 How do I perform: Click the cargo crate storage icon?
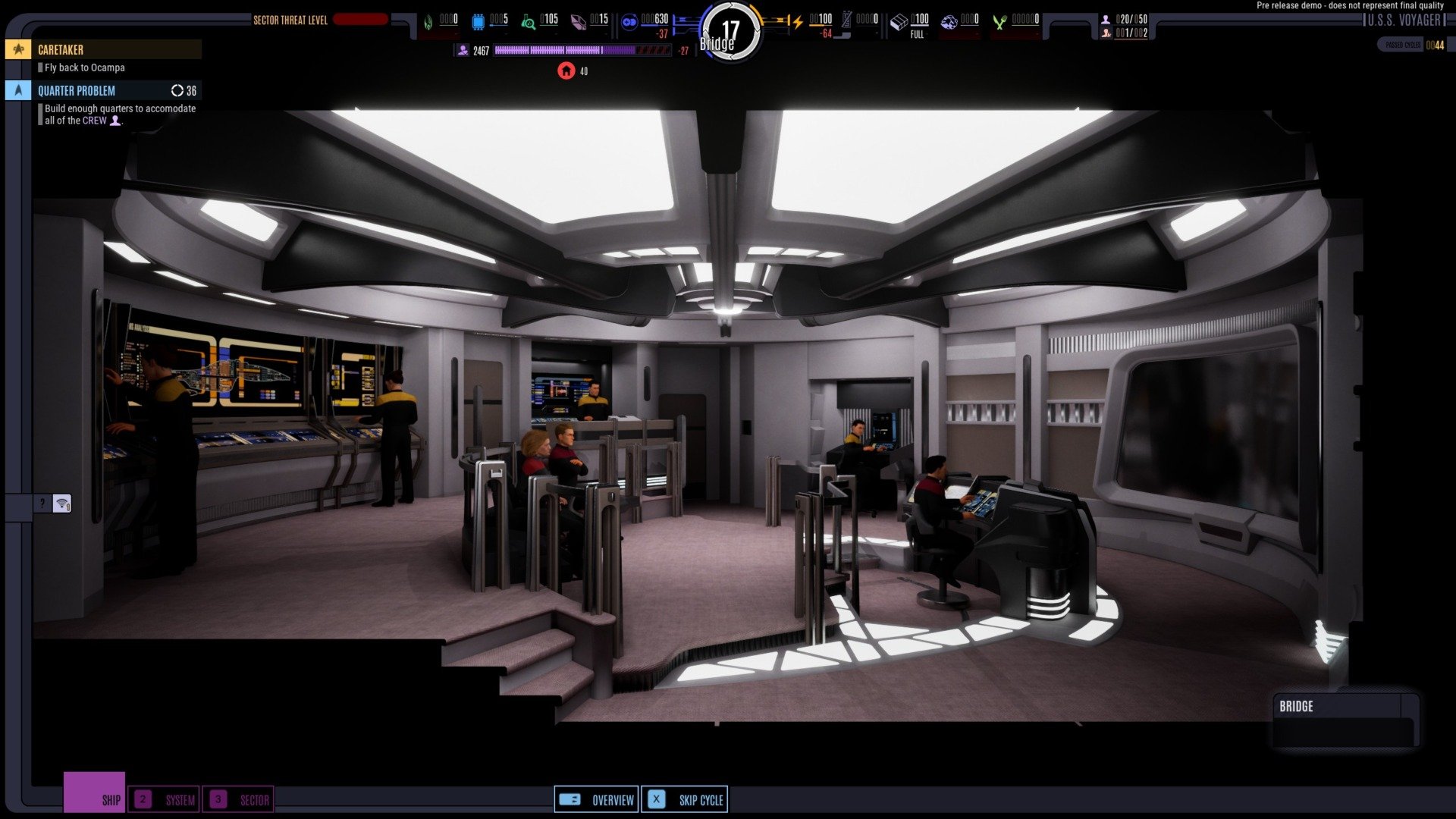click(x=898, y=22)
